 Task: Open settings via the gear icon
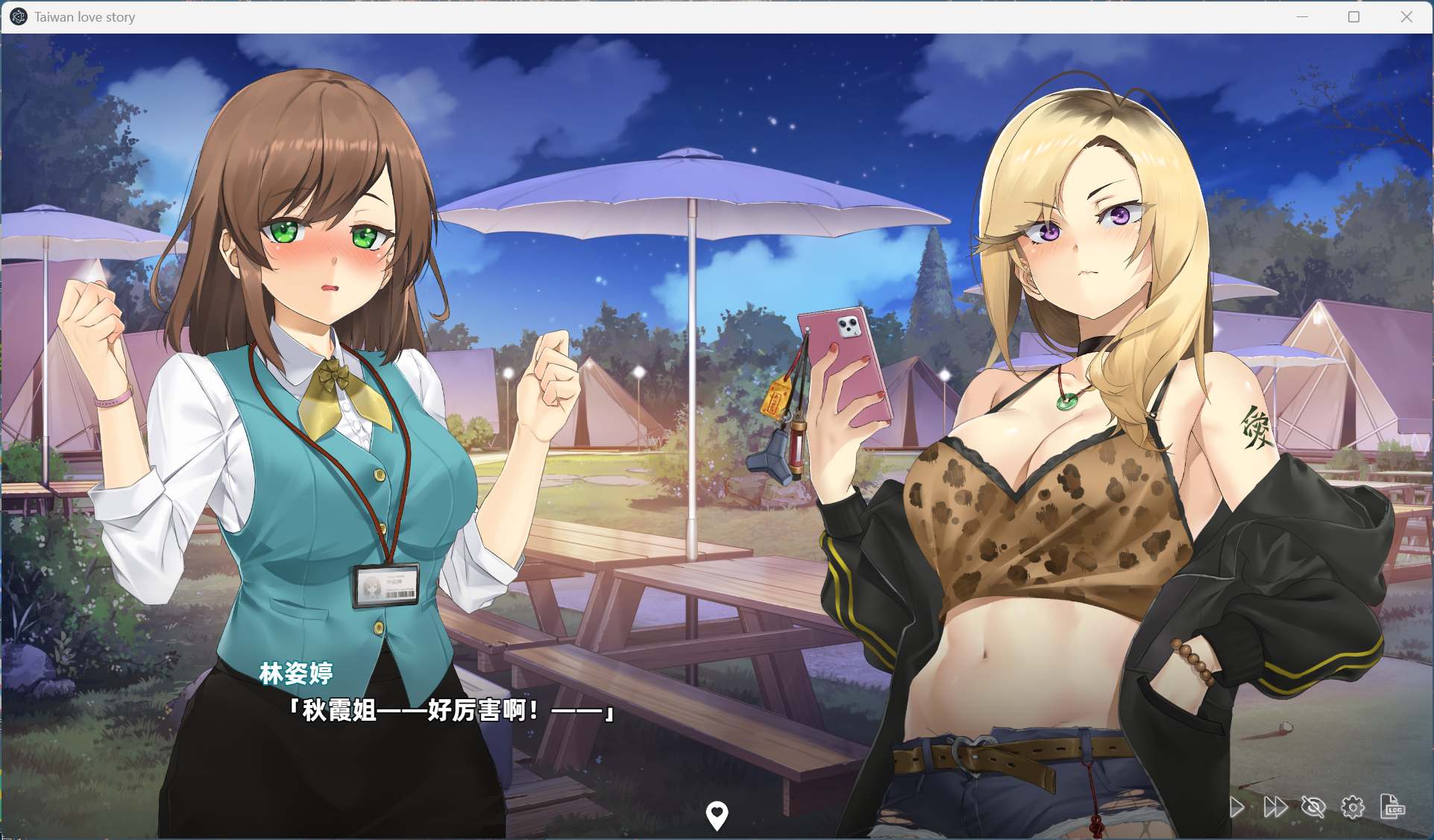(1353, 807)
